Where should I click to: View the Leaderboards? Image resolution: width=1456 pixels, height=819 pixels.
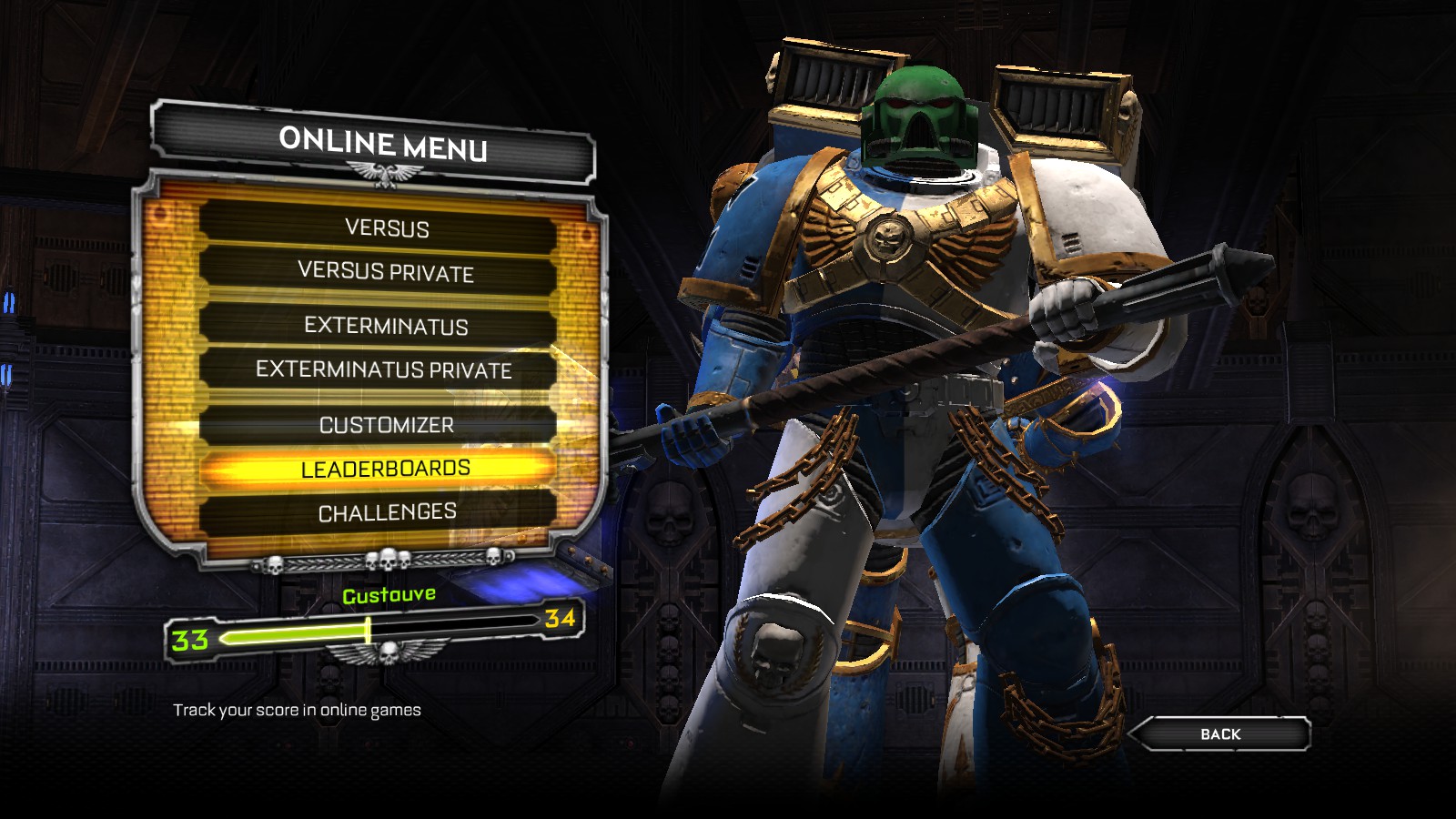(386, 469)
